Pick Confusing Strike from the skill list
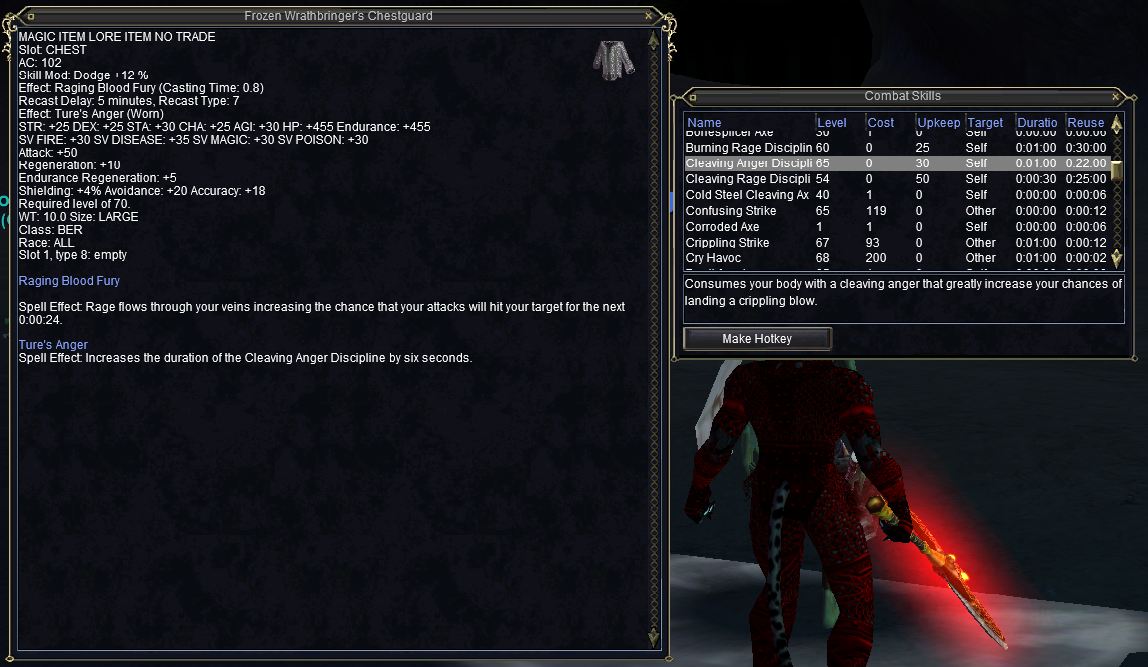The height and width of the screenshot is (667, 1148). (x=732, y=211)
